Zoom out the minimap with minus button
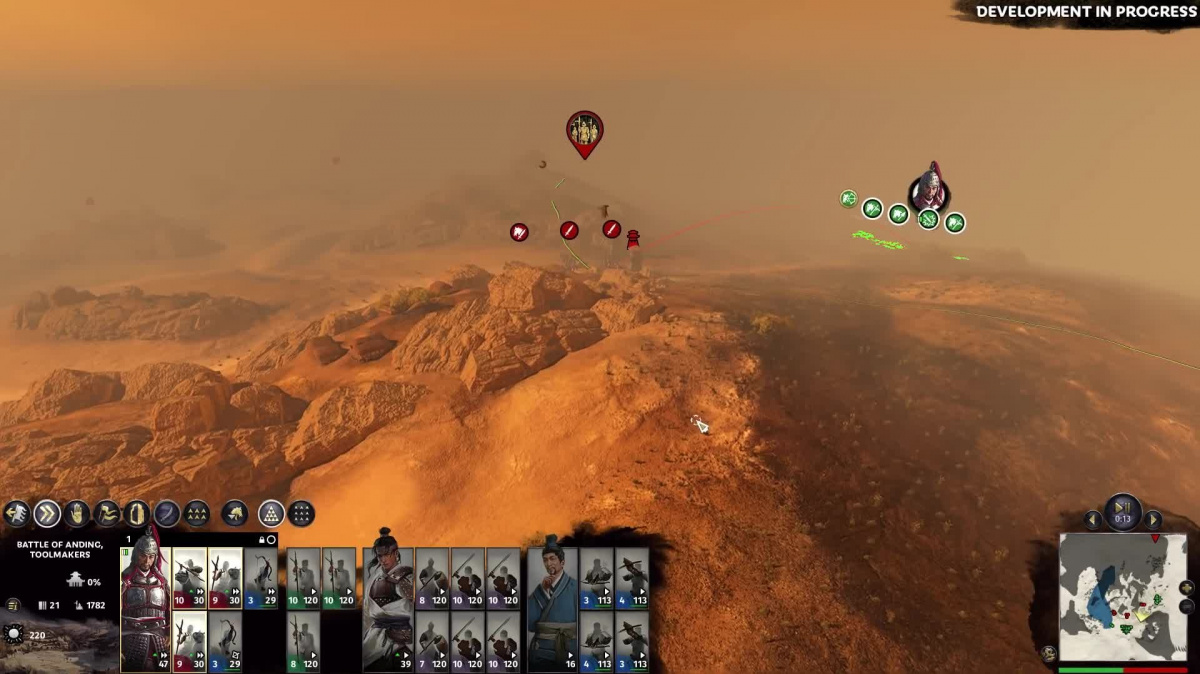The width and height of the screenshot is (1200, 674). [x=1186, y=606]
